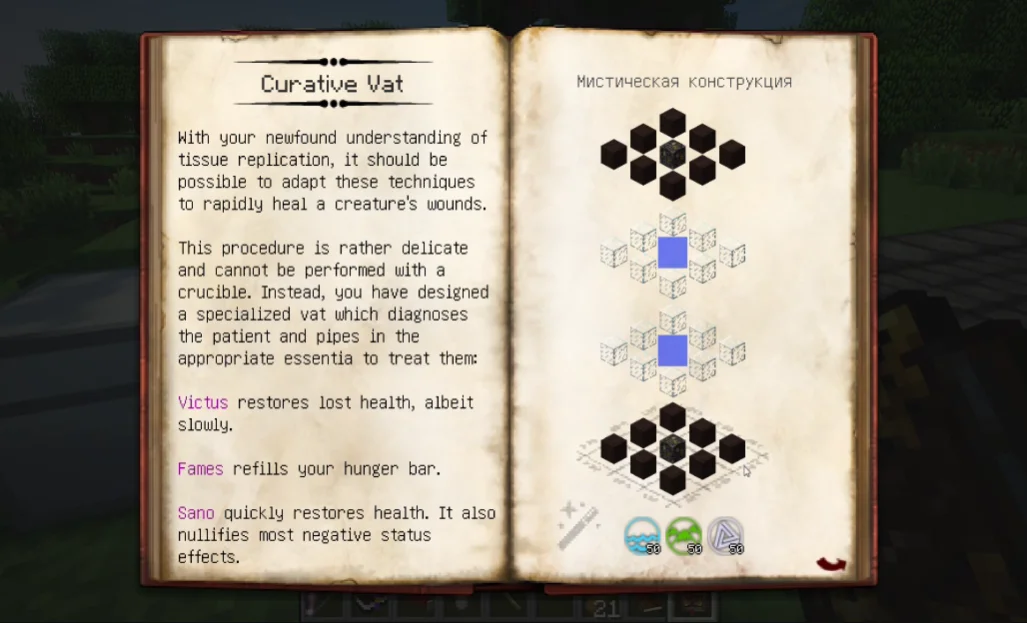Screen dimensions: 1027x623
Task: Select the grey triangle order aspect icon
Action: click(725, 536)
